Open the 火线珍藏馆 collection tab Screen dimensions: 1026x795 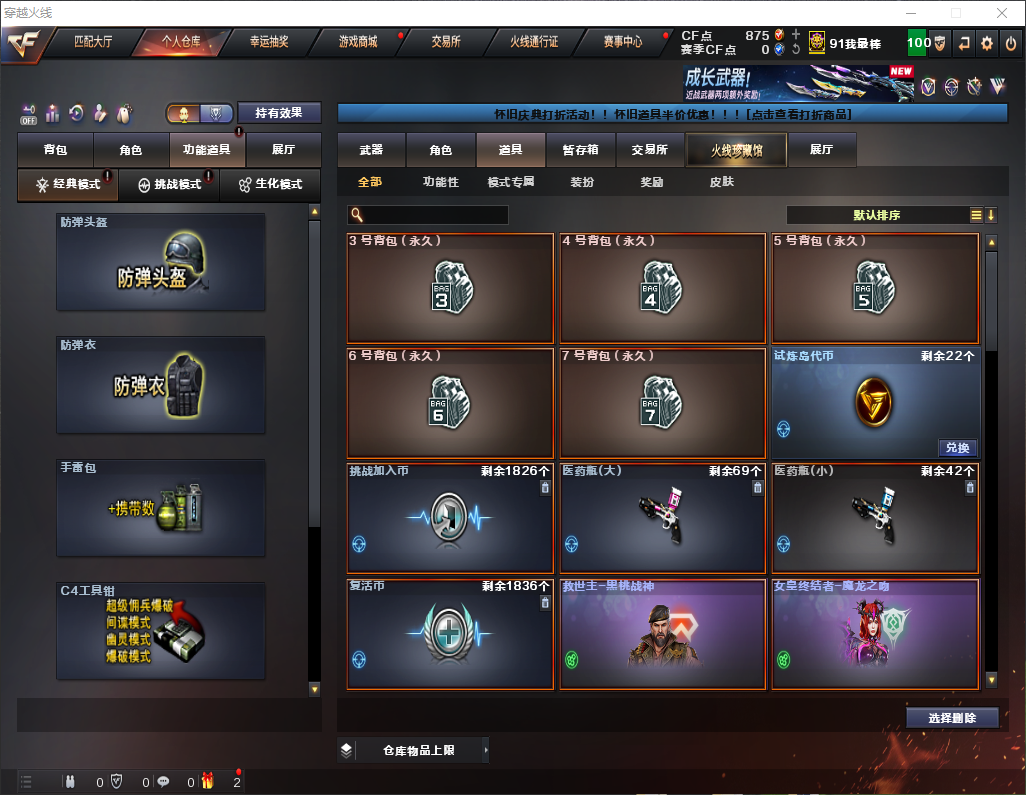pyautogui.click(x=736, y=150)
